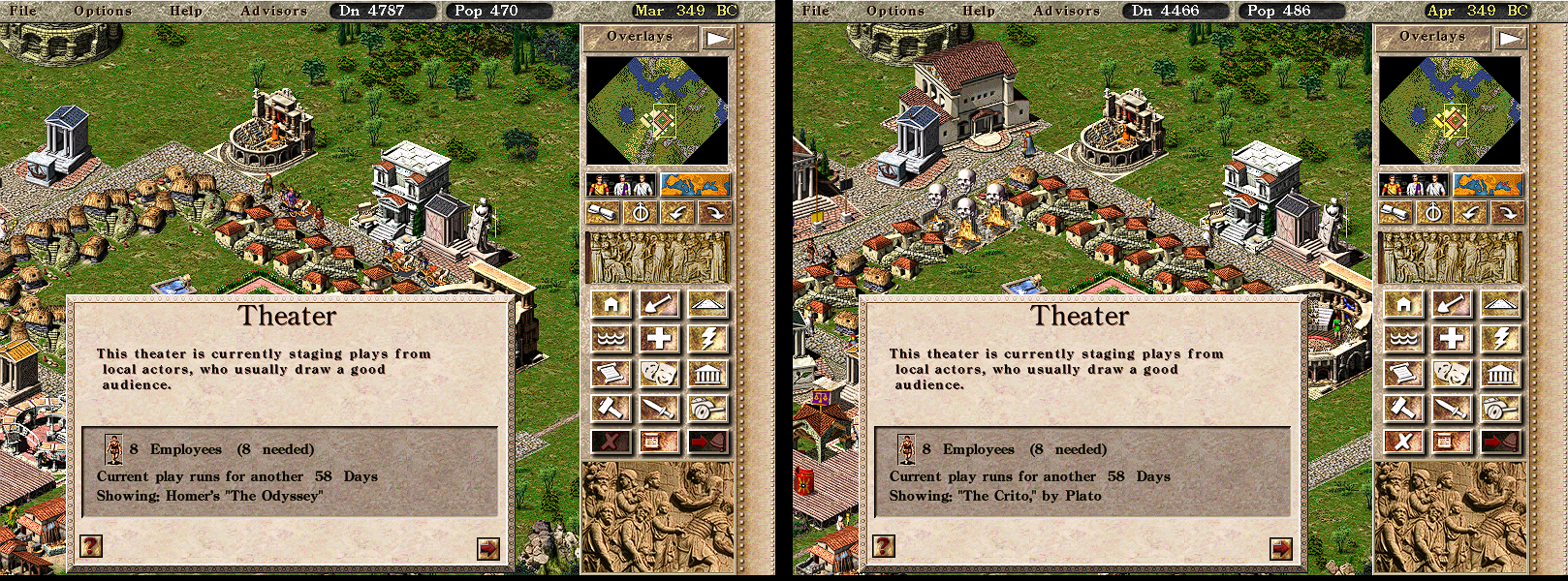
Task: Click the minimap in the Pop 470 game
Action: point(657,110)
